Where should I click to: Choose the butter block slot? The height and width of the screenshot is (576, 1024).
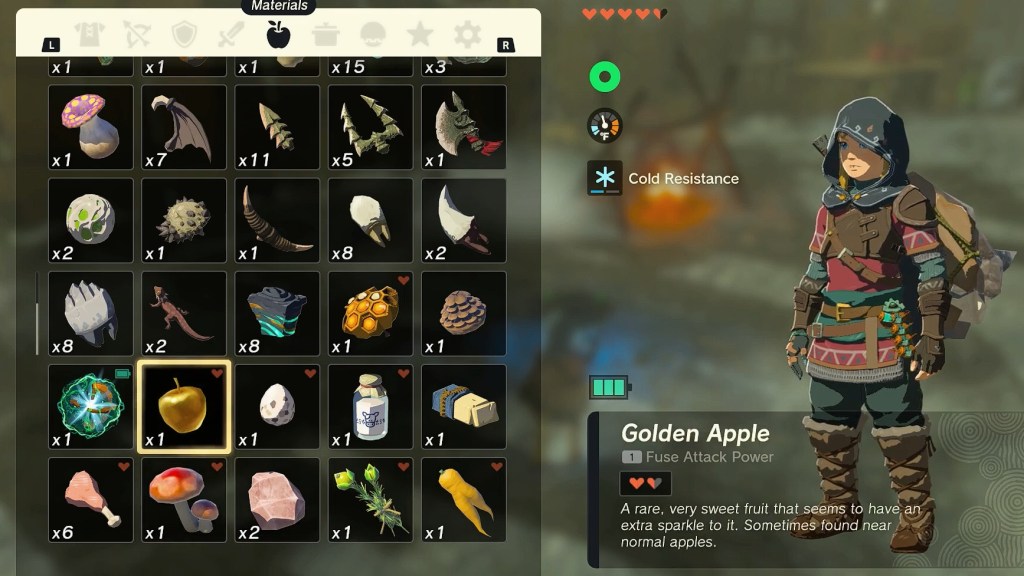pyautogui.click(x=464, y=407)
